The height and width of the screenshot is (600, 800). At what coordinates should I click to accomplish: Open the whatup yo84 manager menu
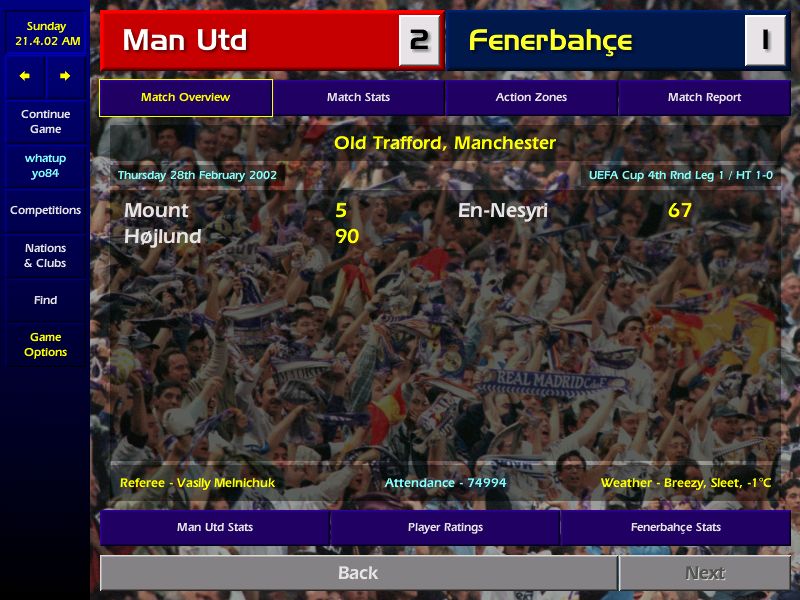coord(45,166)
